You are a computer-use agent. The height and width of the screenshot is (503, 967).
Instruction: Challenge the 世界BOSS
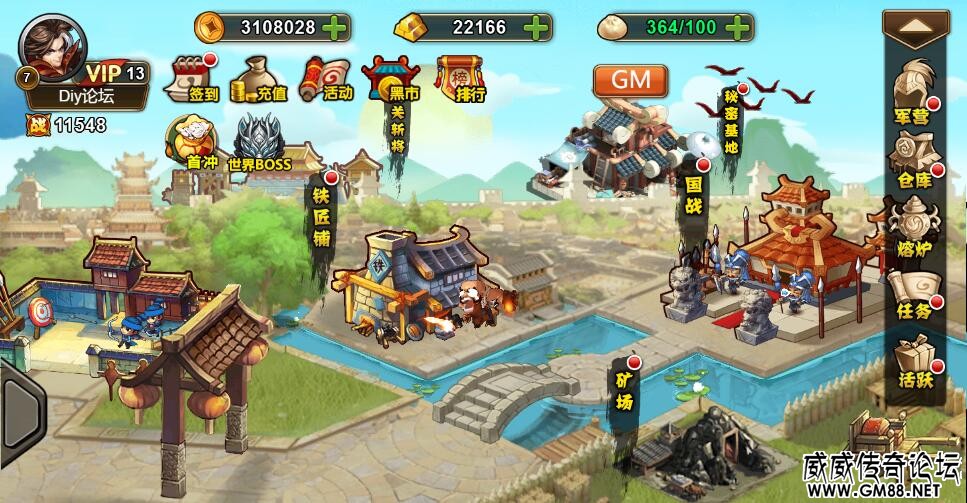coord(258,142)
